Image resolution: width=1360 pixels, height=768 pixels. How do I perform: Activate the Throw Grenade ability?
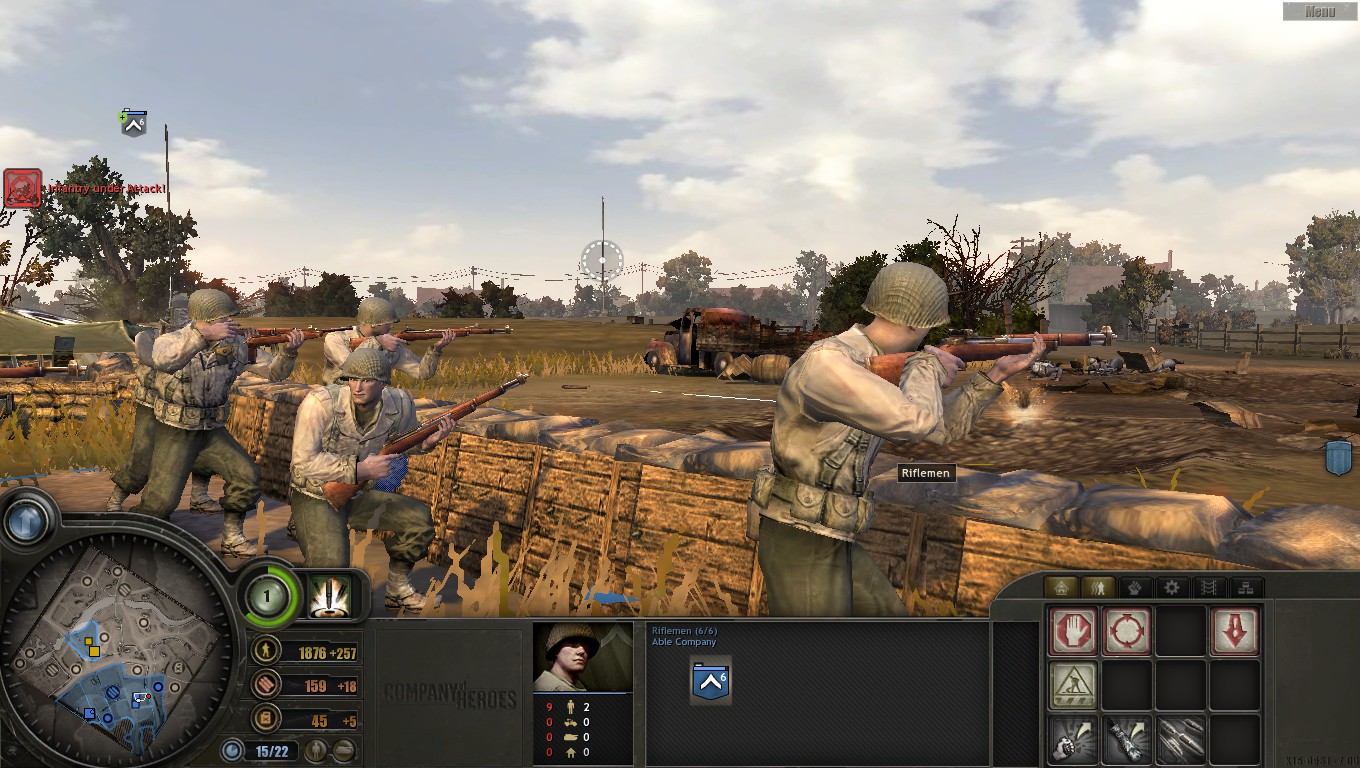1072,738
